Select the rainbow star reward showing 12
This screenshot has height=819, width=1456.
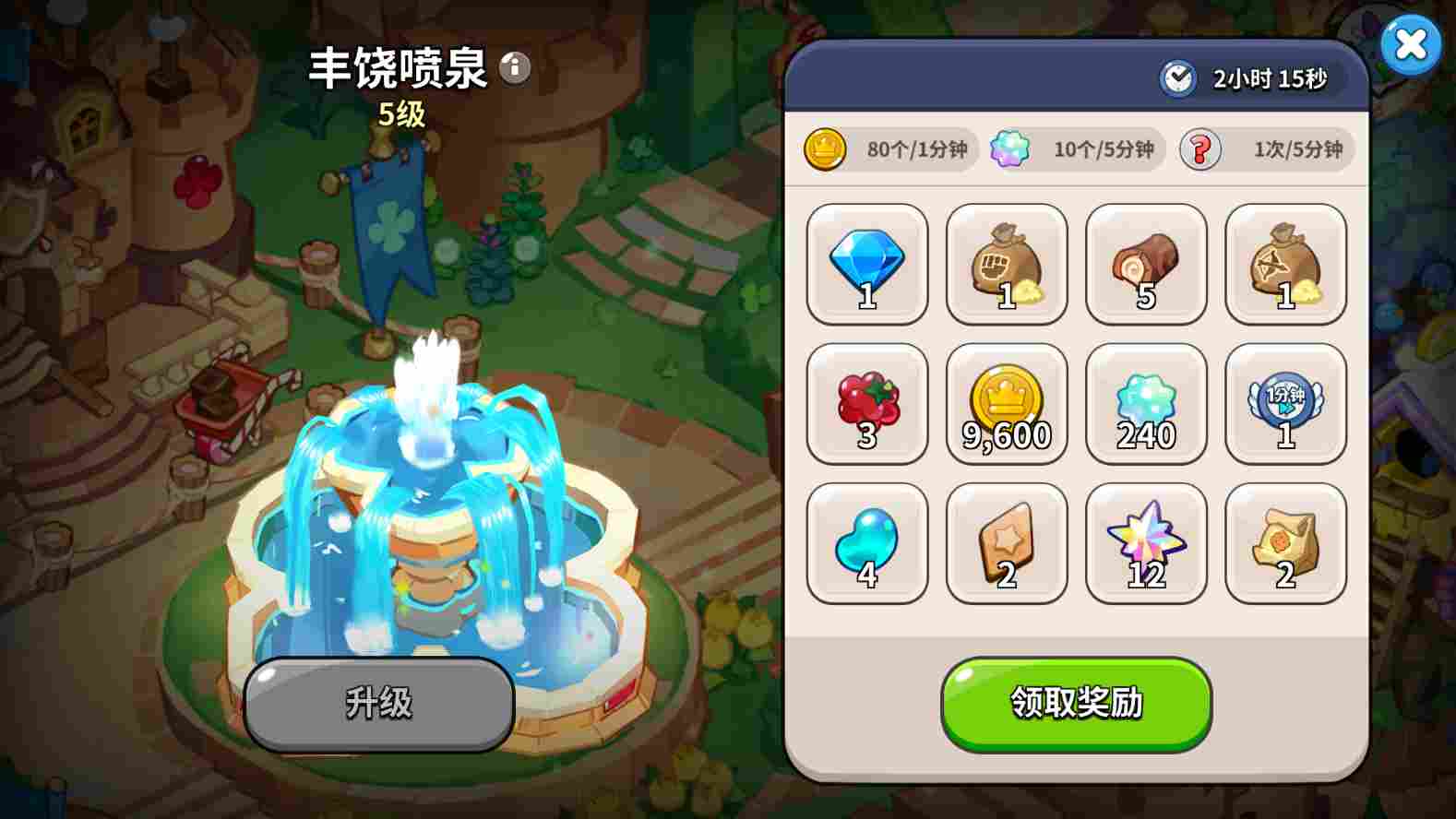coord(1145,542)
